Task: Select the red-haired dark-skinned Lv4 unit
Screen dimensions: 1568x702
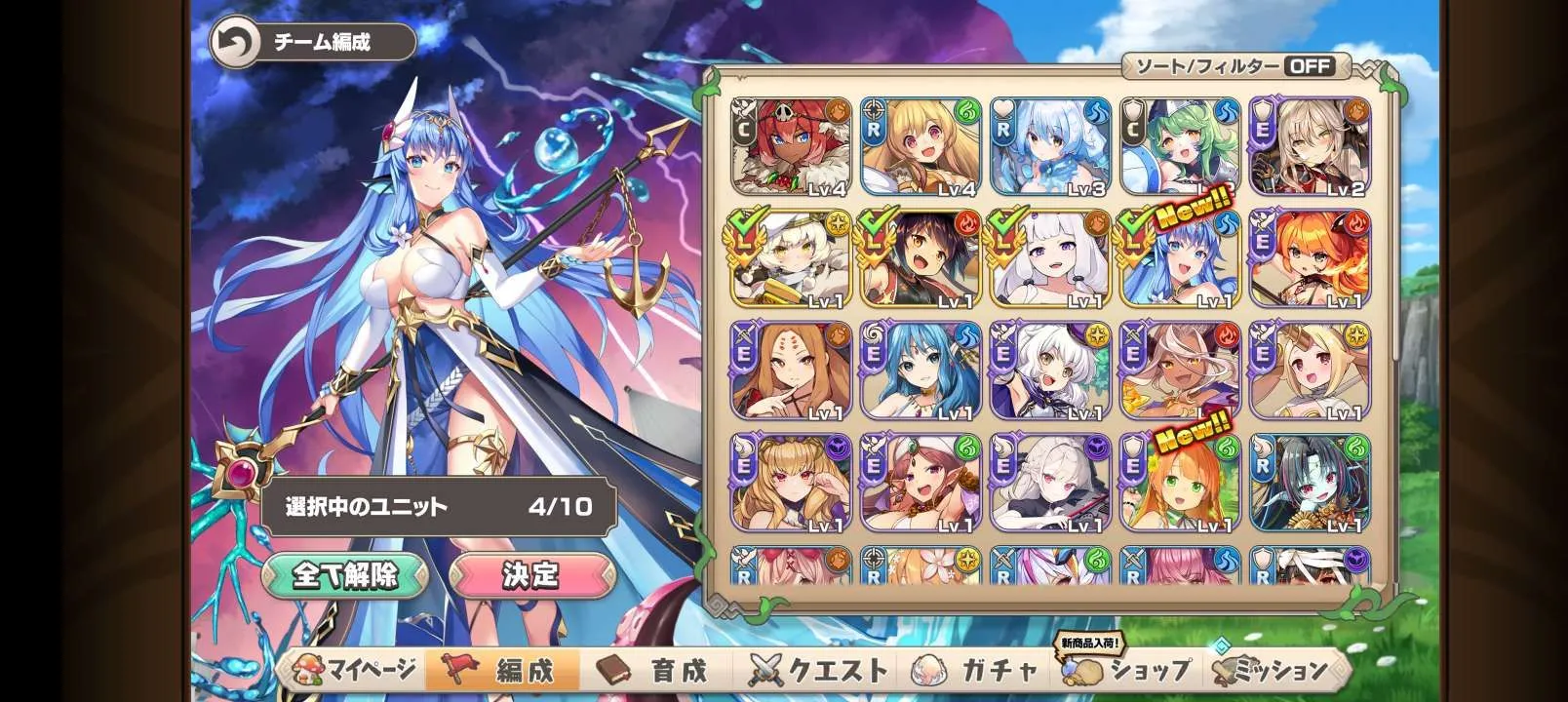Action: [x=791, y=147]
